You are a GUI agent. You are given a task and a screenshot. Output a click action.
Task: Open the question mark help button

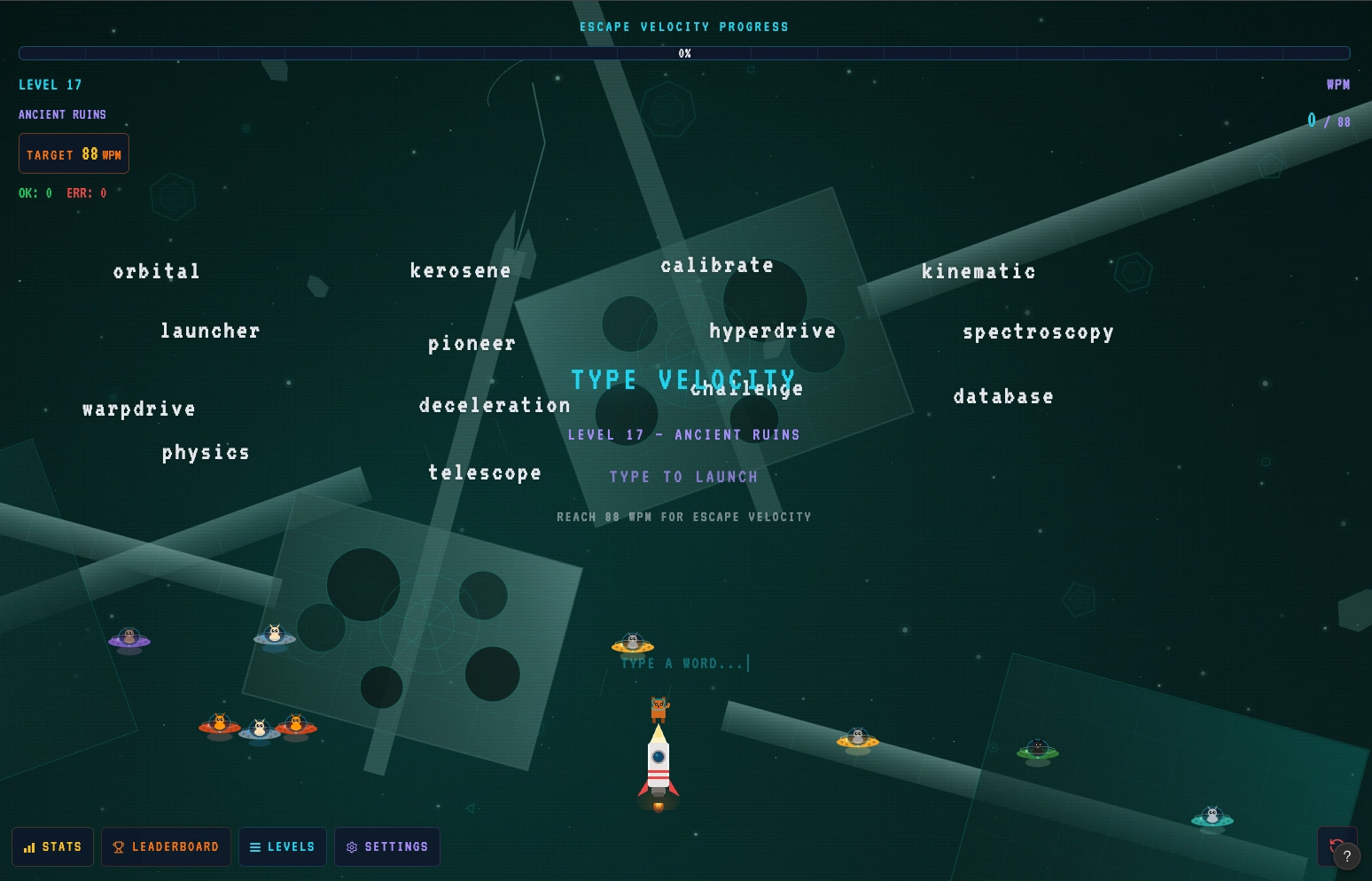coord(1347,856)
